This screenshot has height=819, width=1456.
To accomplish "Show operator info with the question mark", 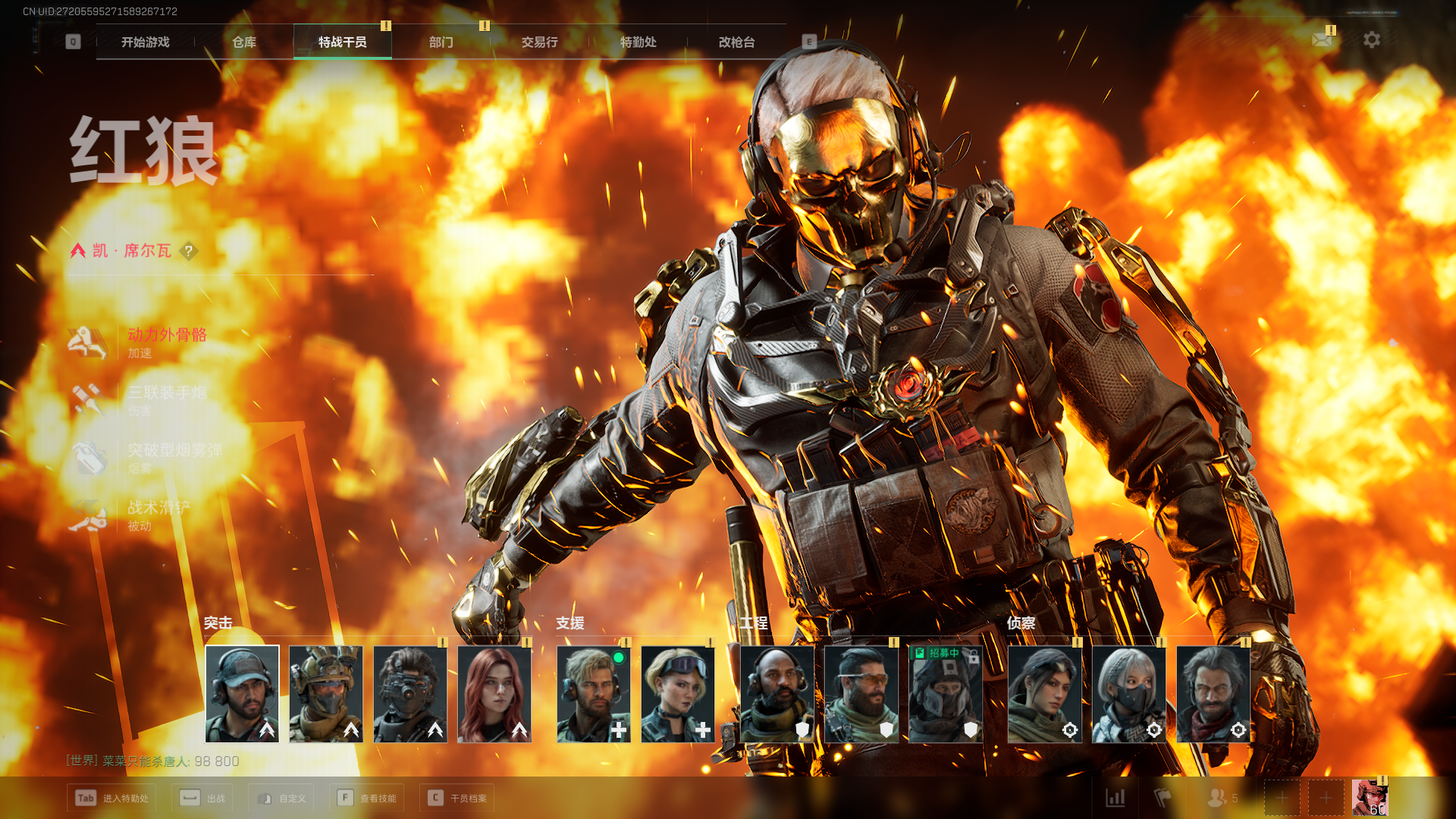I will click(189, 251).
